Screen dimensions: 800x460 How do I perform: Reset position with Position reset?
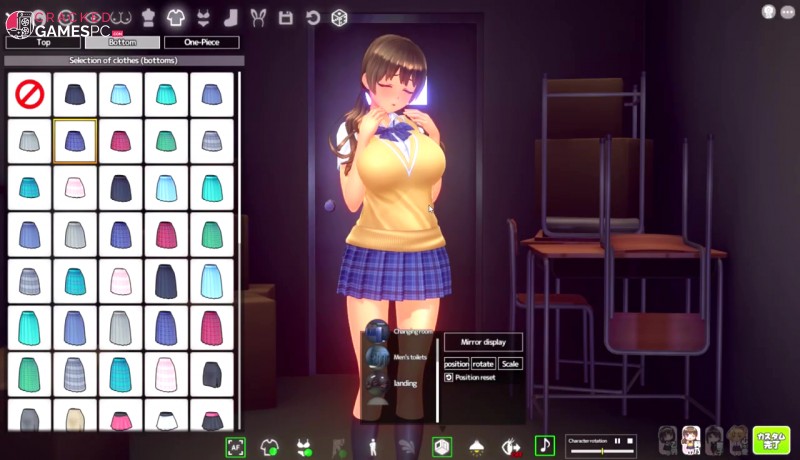(472, 378)
